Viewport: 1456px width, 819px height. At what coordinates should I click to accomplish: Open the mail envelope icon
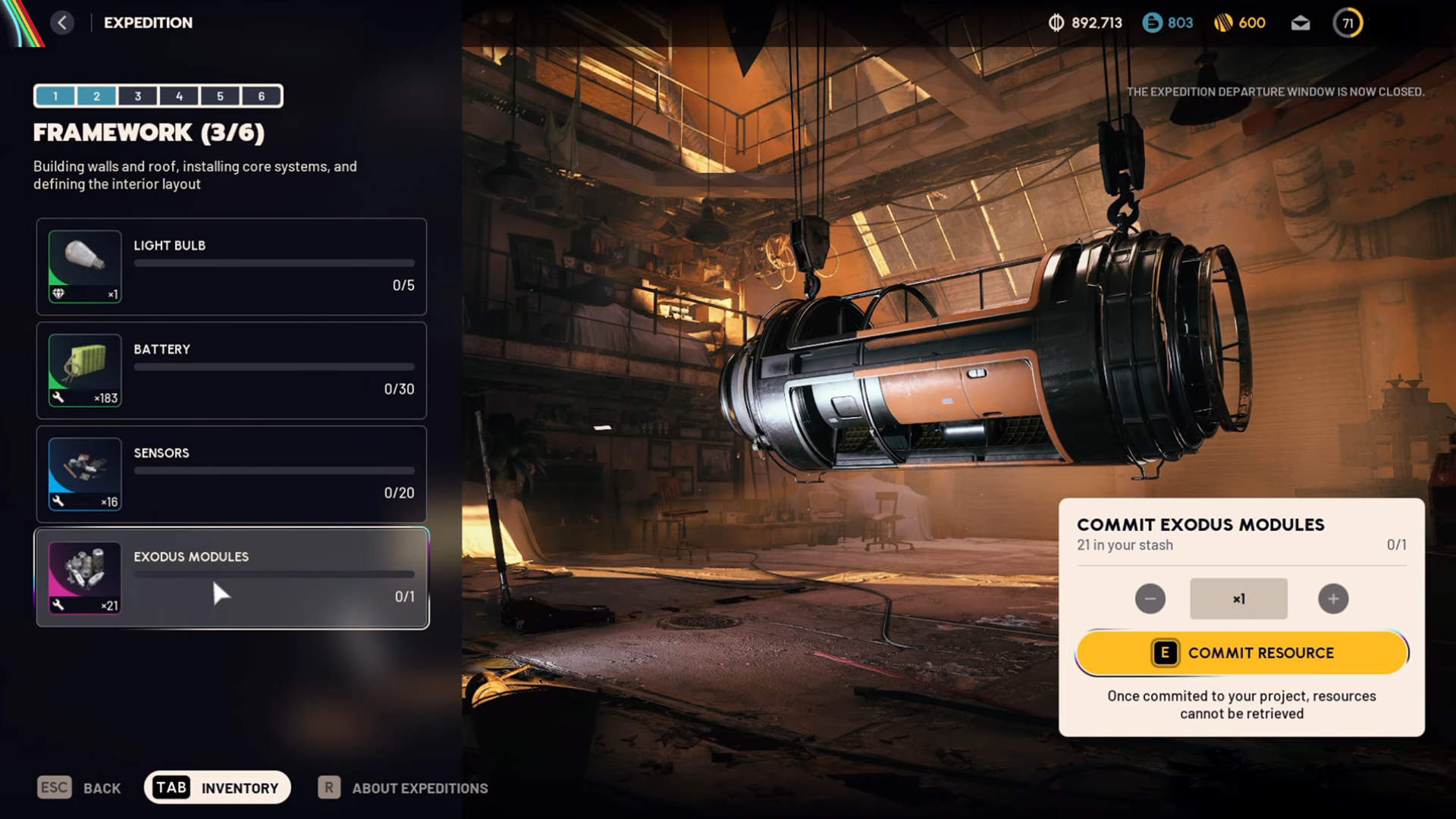[x=1301, y=23]
